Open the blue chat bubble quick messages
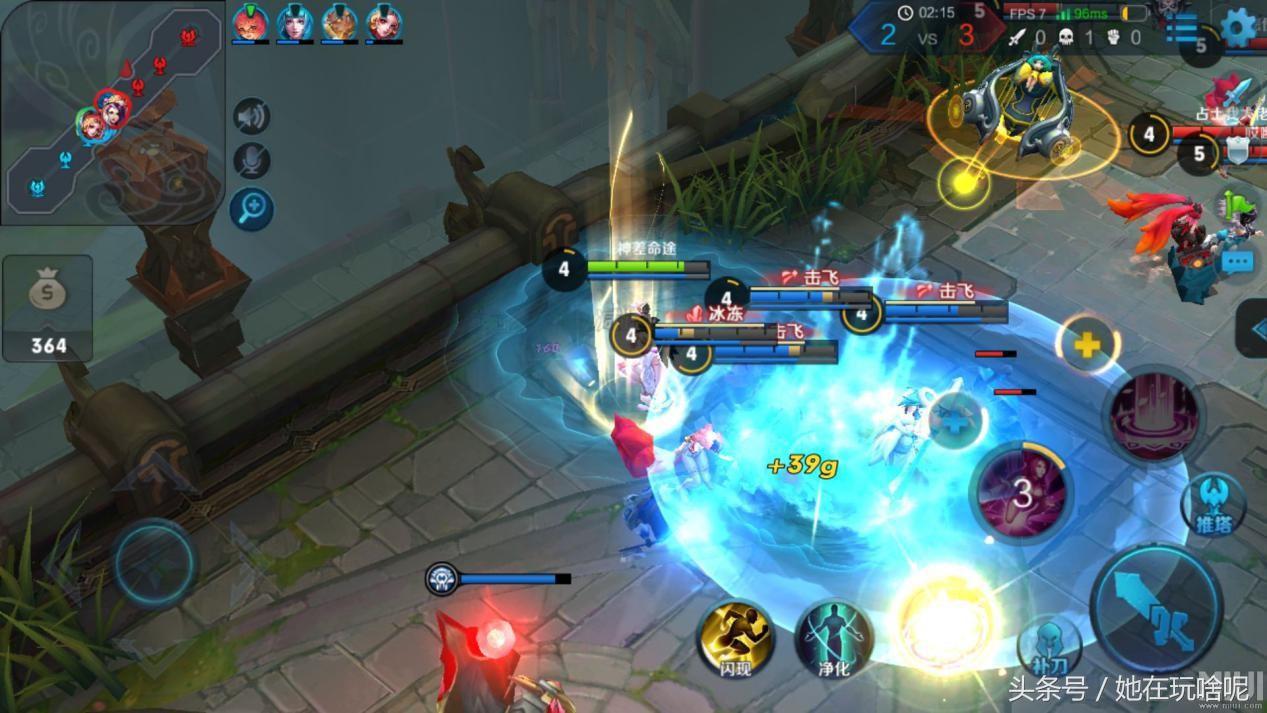The height and width of the screenshot is (713, 1267). click(1238, 262)
